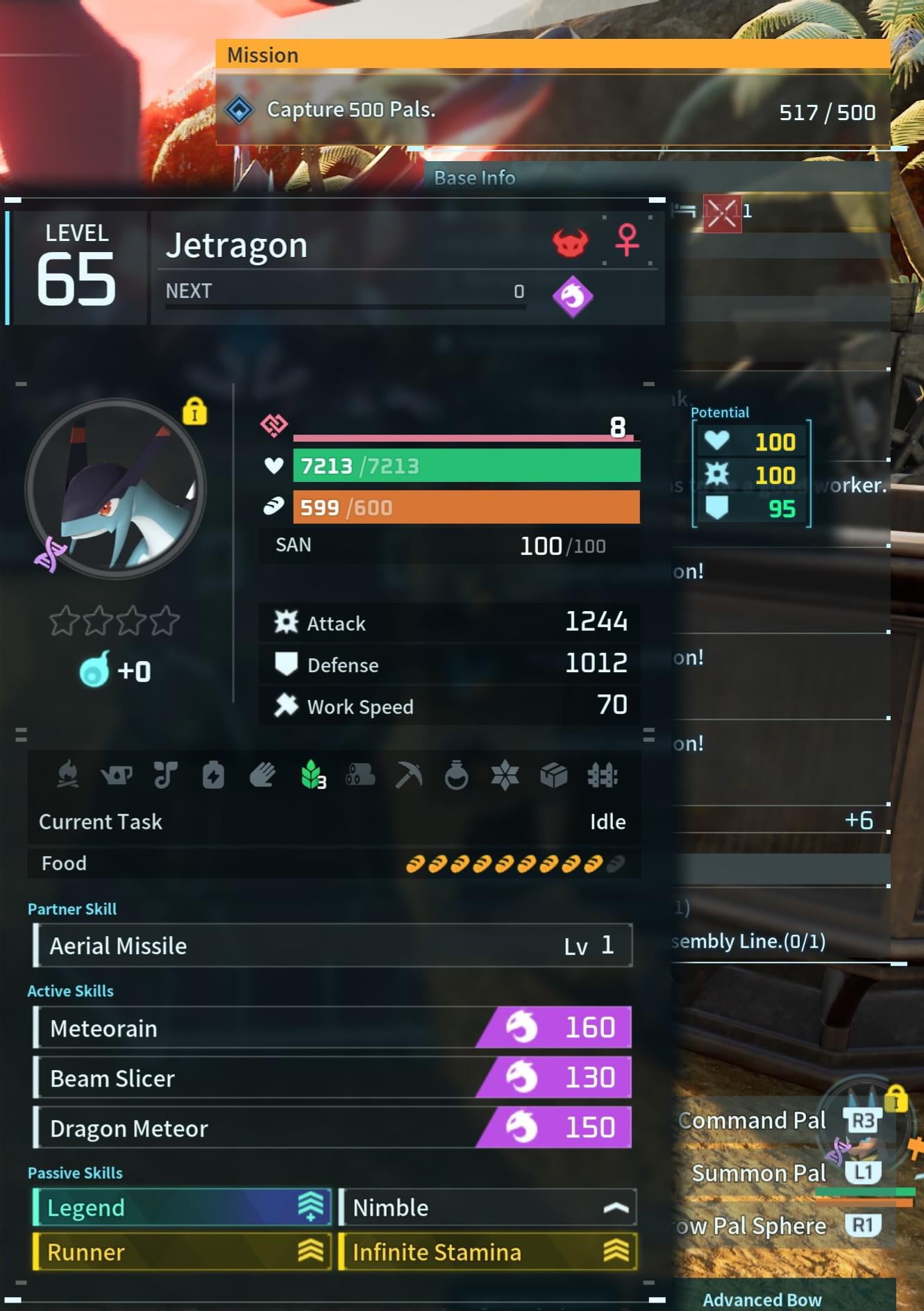
Task: Click the Food hunger row
Action: [x=333, y=863]
